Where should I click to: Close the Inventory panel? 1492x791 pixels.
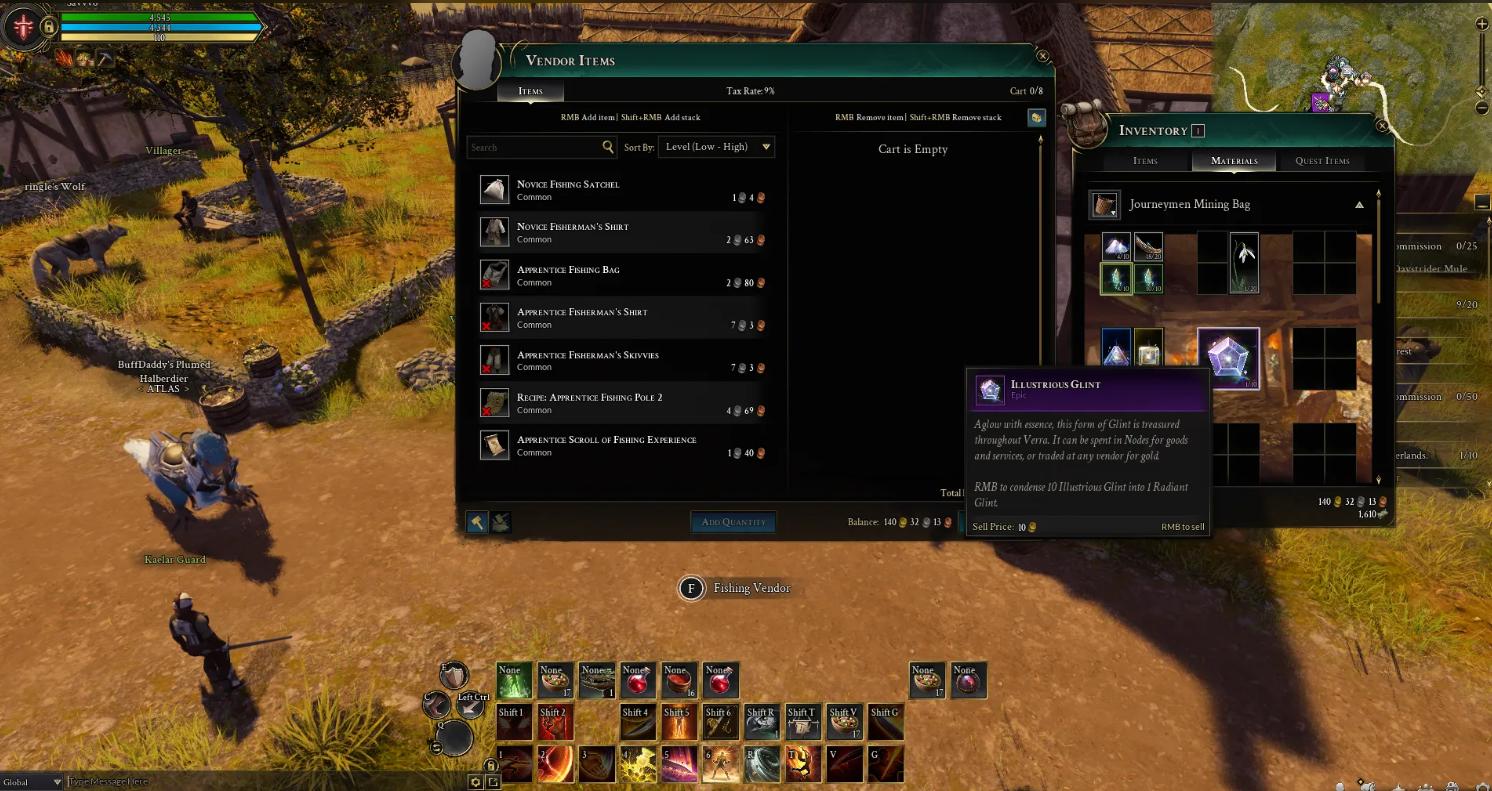pos(1382,126)
